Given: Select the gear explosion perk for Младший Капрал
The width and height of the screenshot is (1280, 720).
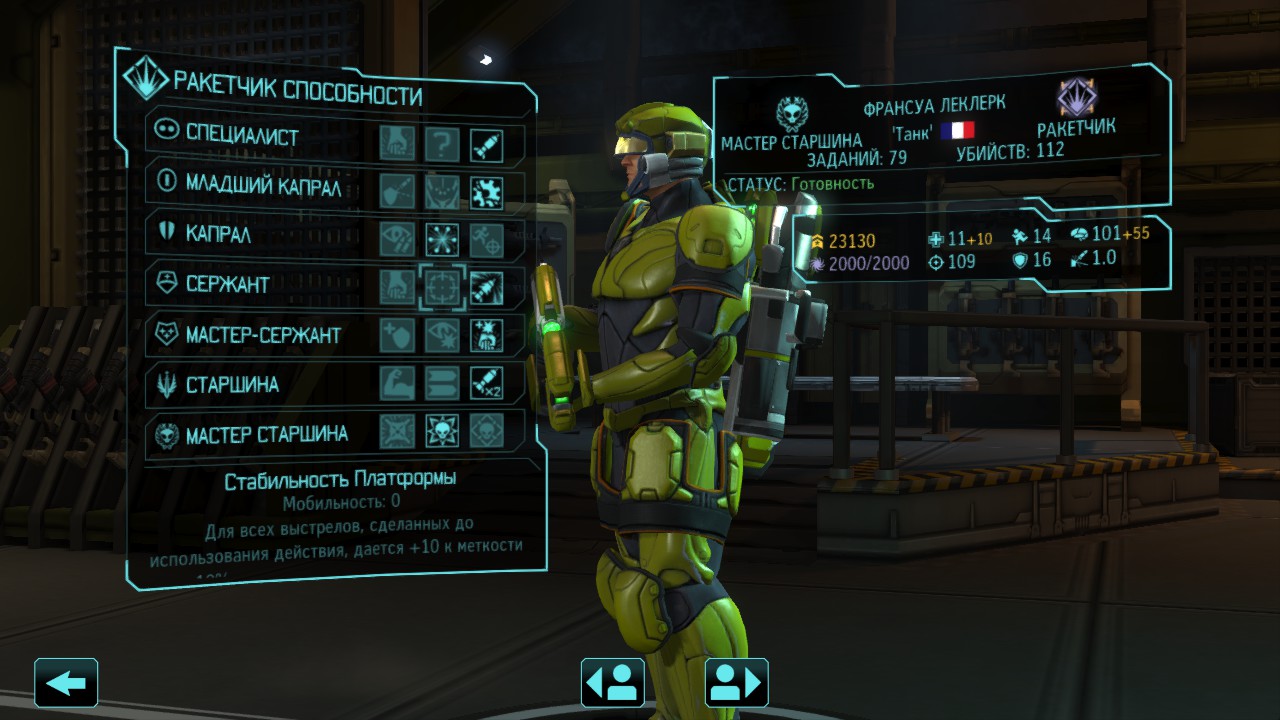Looking at the screenshot, I should (x=487, y=191).
